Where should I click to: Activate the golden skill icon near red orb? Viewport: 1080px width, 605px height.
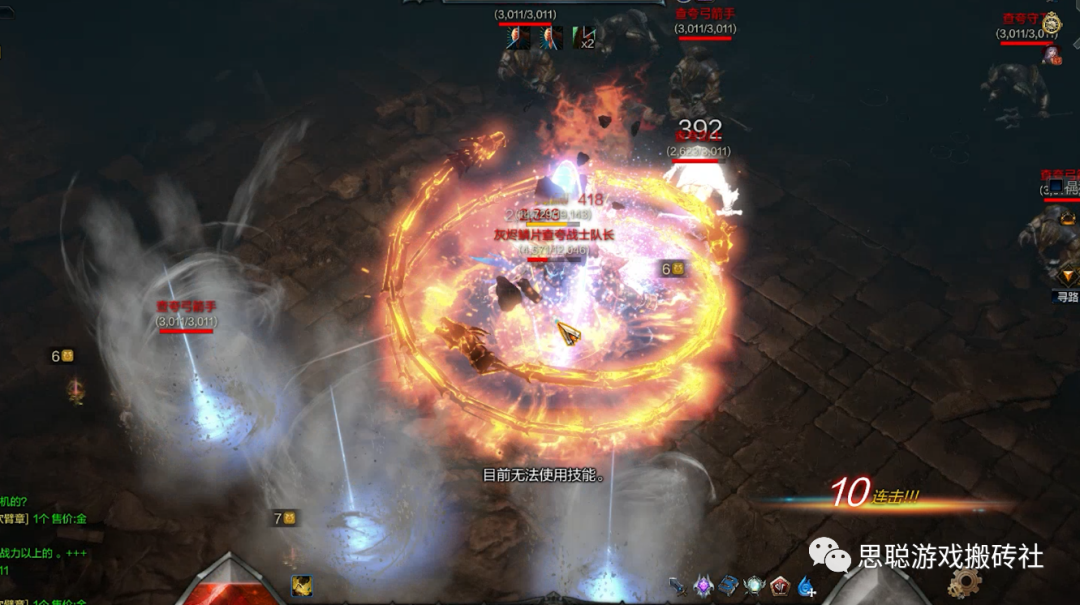[301, 587]
